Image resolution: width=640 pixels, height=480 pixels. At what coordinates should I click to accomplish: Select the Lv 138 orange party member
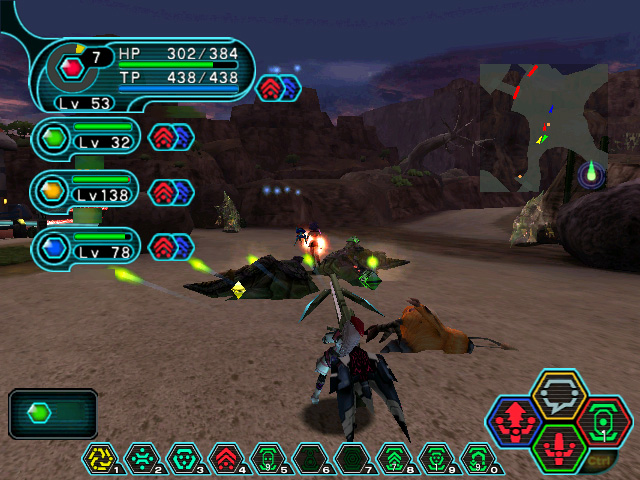tap(85, 191)
